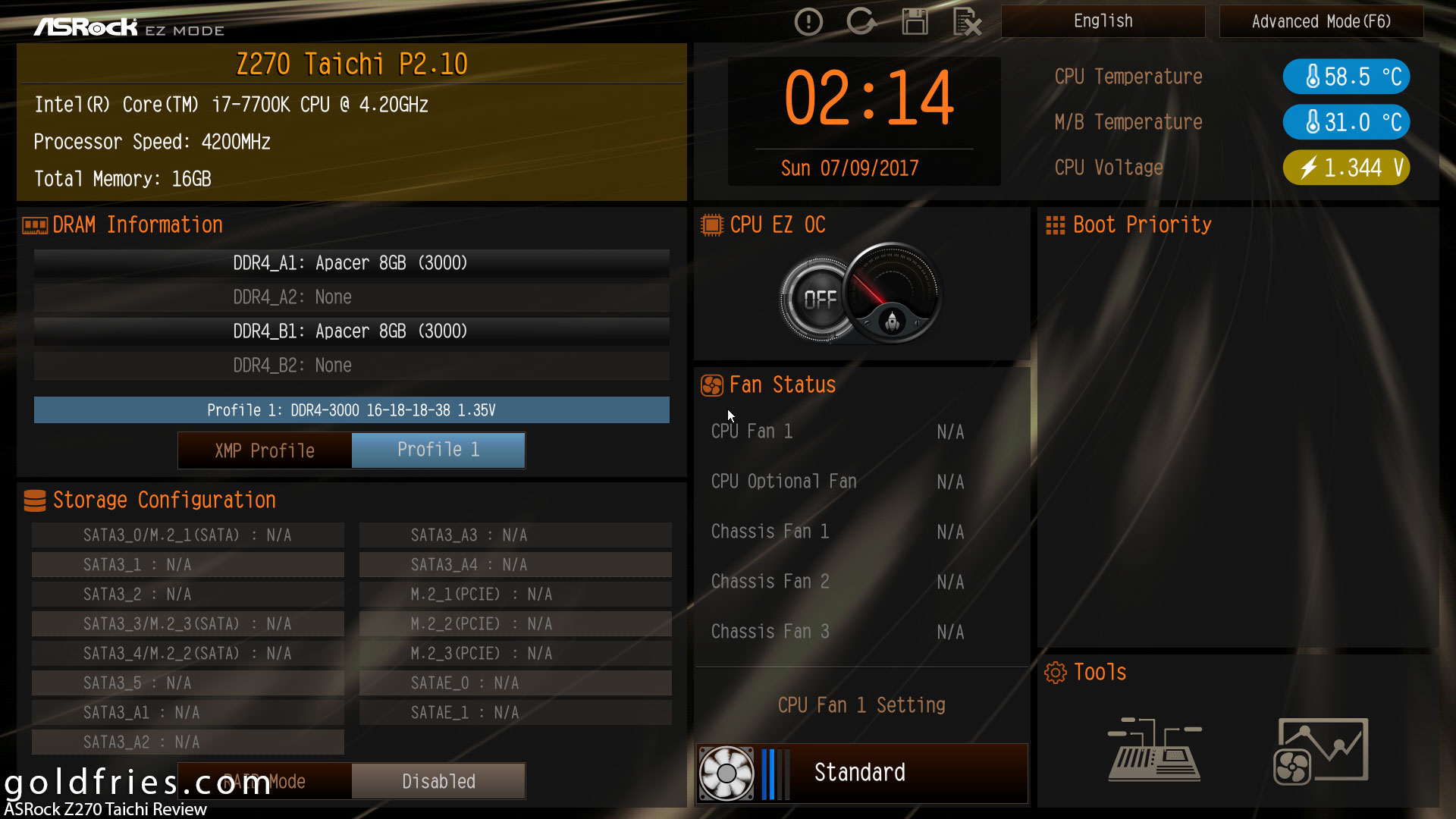
Task: Click the floppy disk save icon
Action: pos(915,21)
